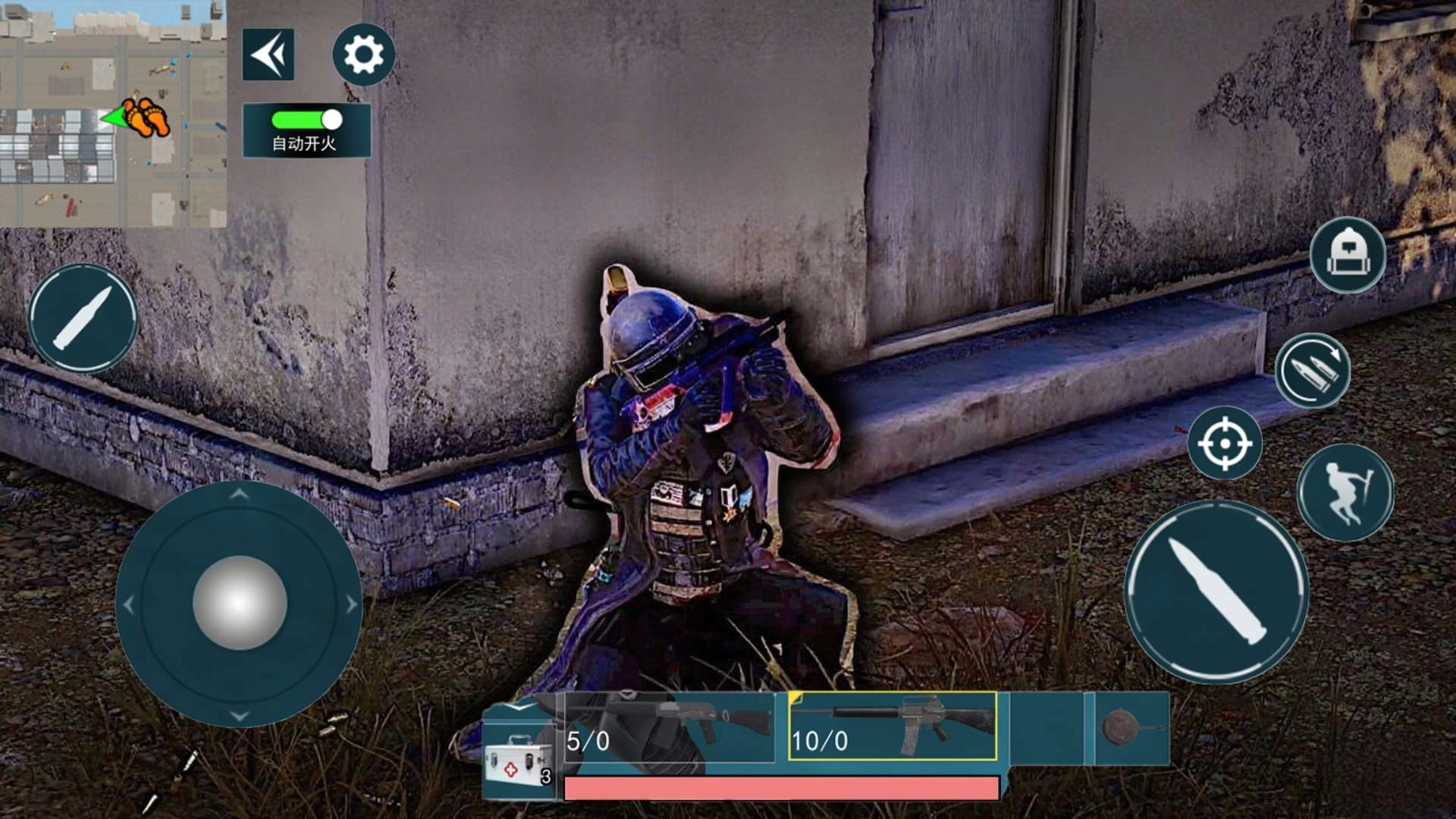The width and height of the screenshot is (1456, 819).
Task: Fire using the small bullet button
Action: coord(83,318)
